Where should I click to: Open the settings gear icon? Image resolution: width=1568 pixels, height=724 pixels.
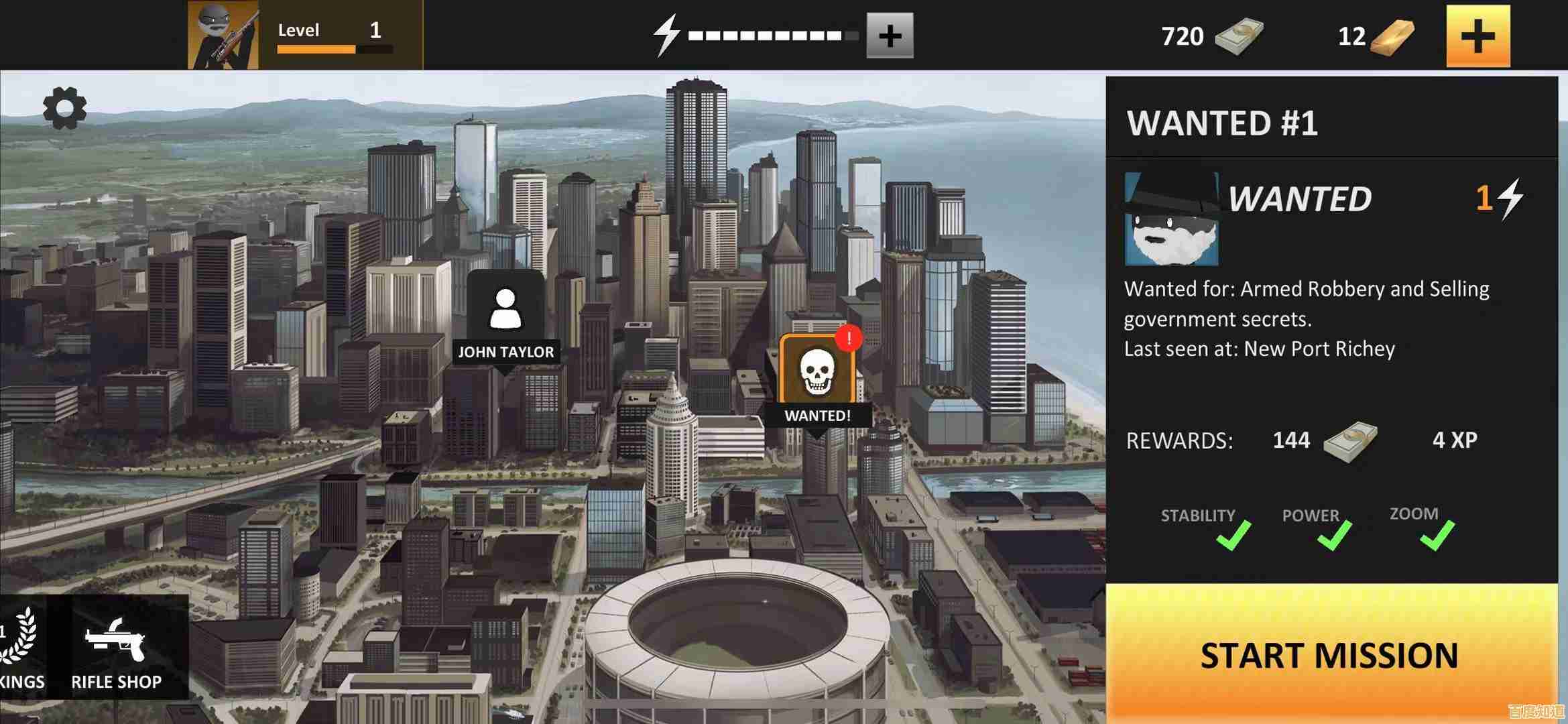pyautogui.click(x=65, y=108)
